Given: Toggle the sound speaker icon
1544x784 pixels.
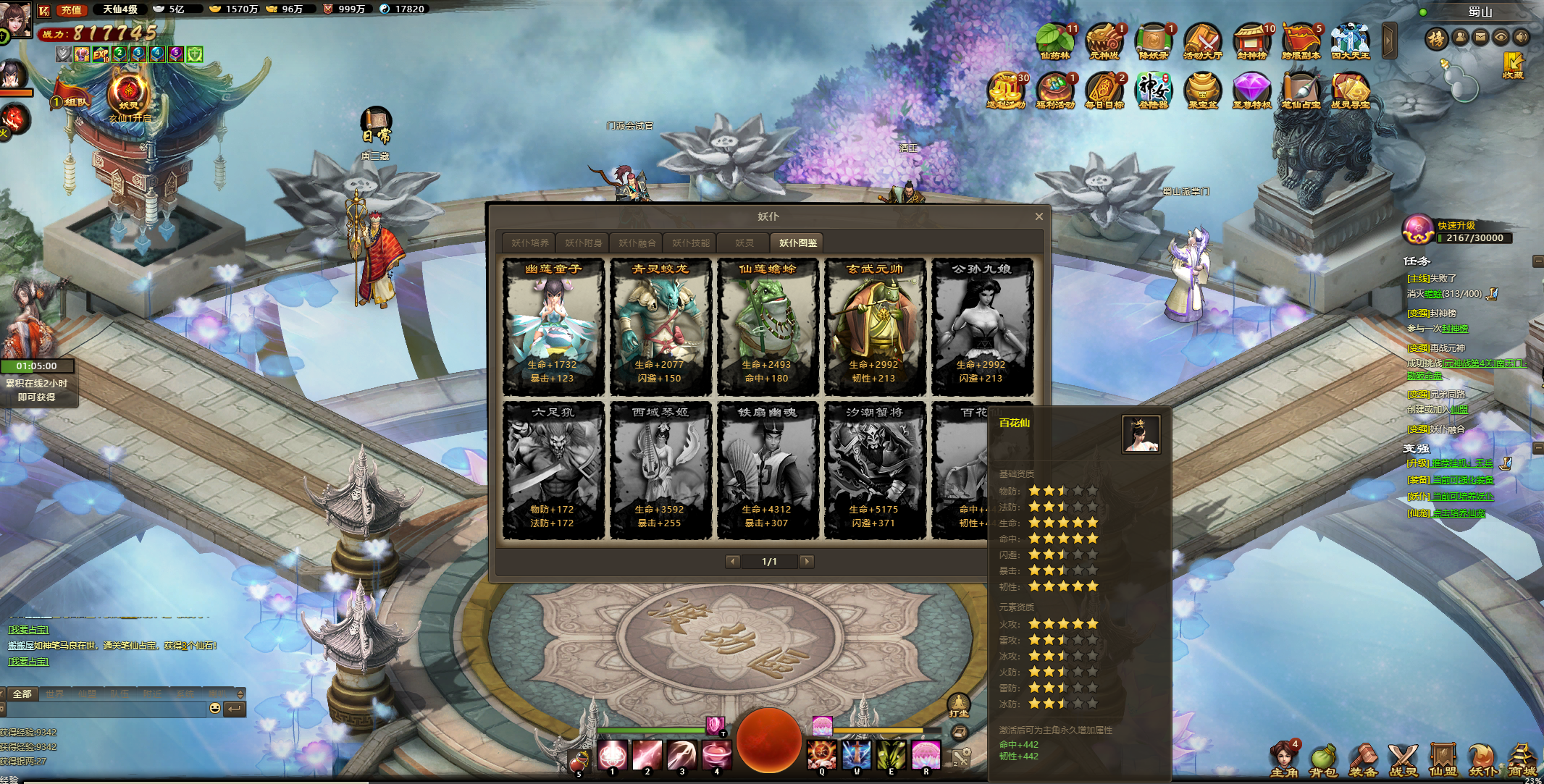Looking at the screenshot, I should pyautogui.click(x=1521, y=38).
